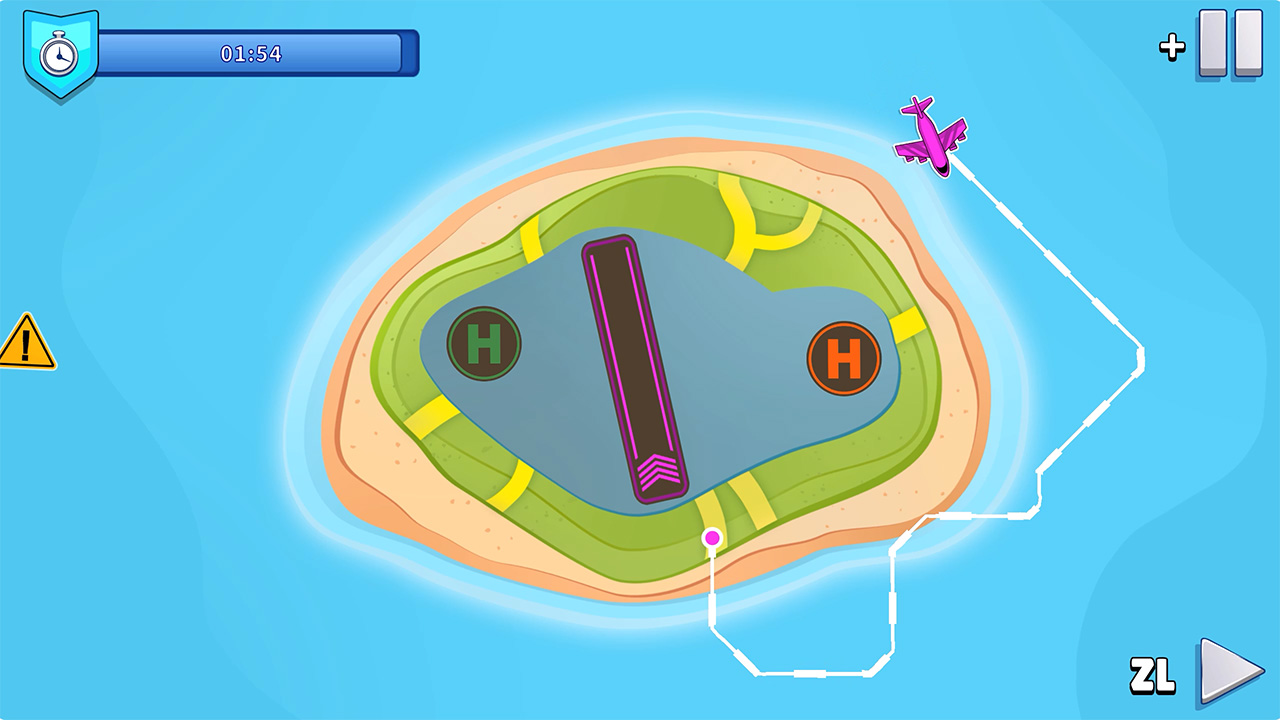Click the green H helipad
This screenshot has width=1280, height=720.
point(485,341)
